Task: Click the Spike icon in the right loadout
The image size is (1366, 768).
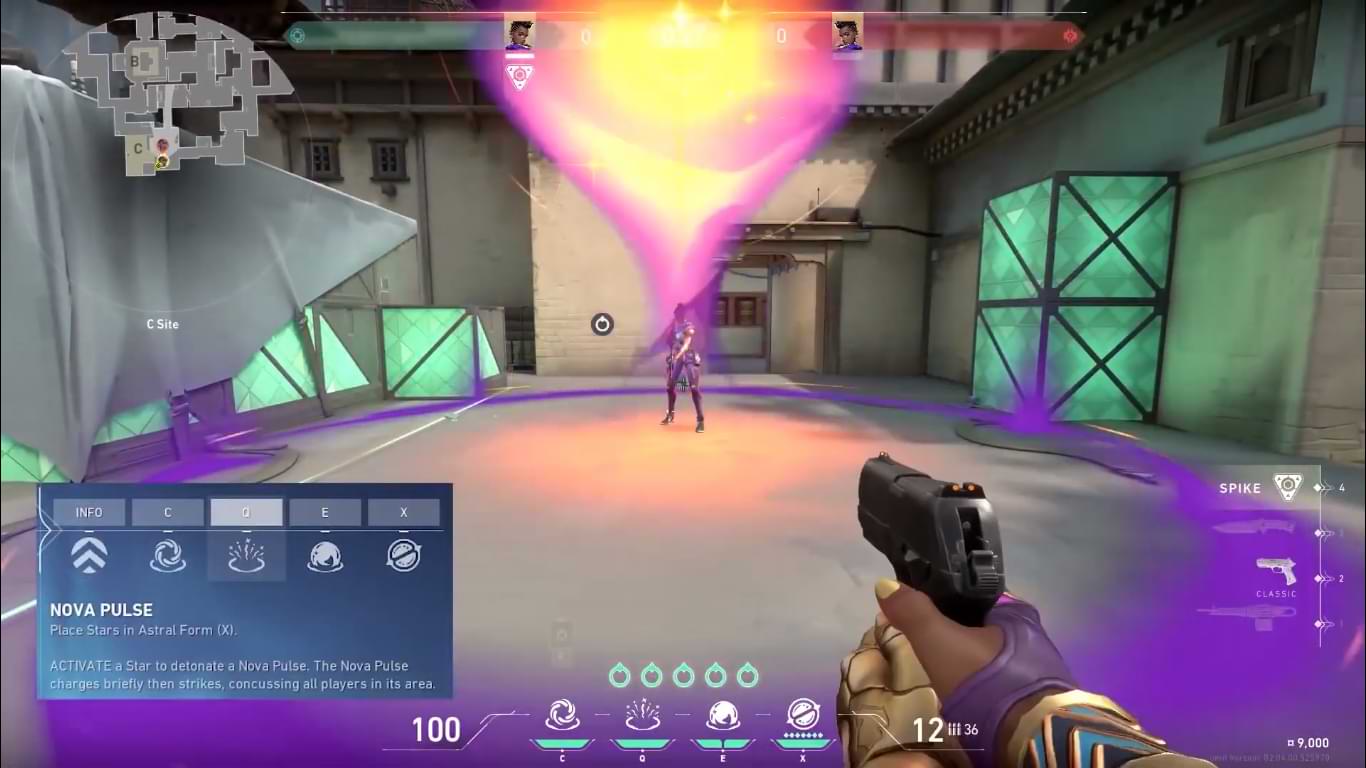Action: click(x=1288, y=487)
